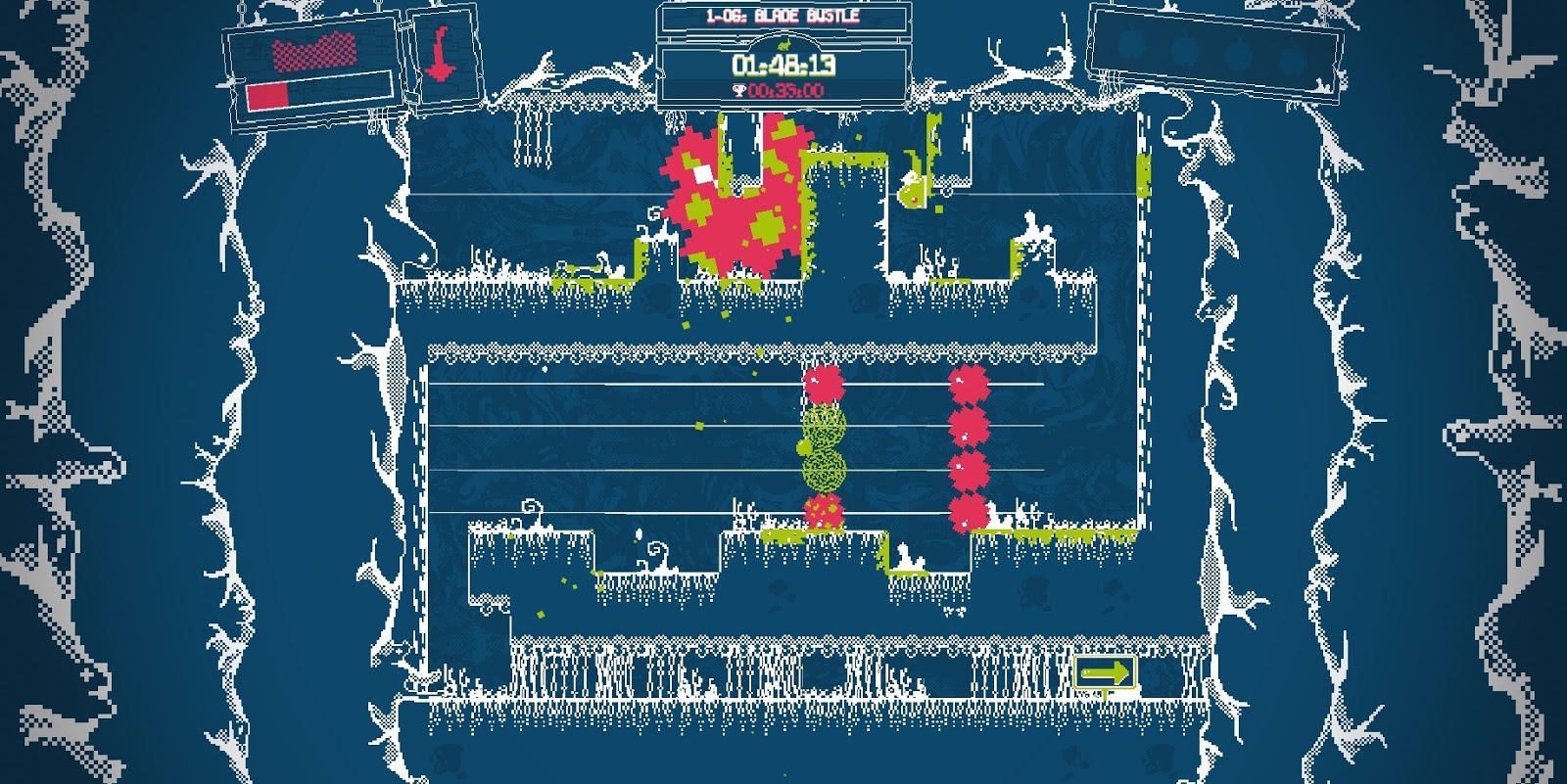Click the green bird icon above the timer
The width and height of the screenshot is (1567, 784).
pos(784,43)
